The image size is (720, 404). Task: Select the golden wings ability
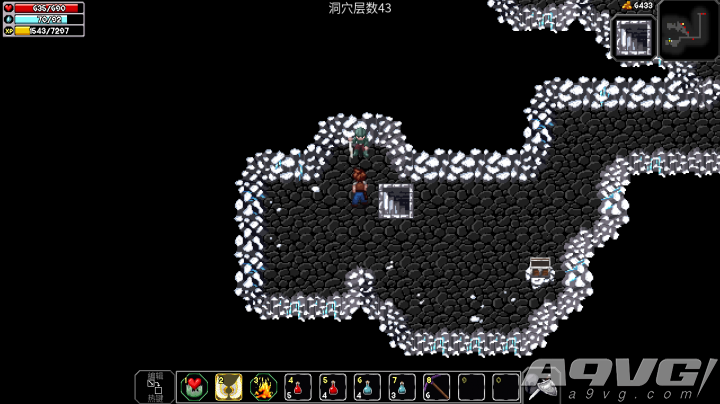(x=229, y=387)
